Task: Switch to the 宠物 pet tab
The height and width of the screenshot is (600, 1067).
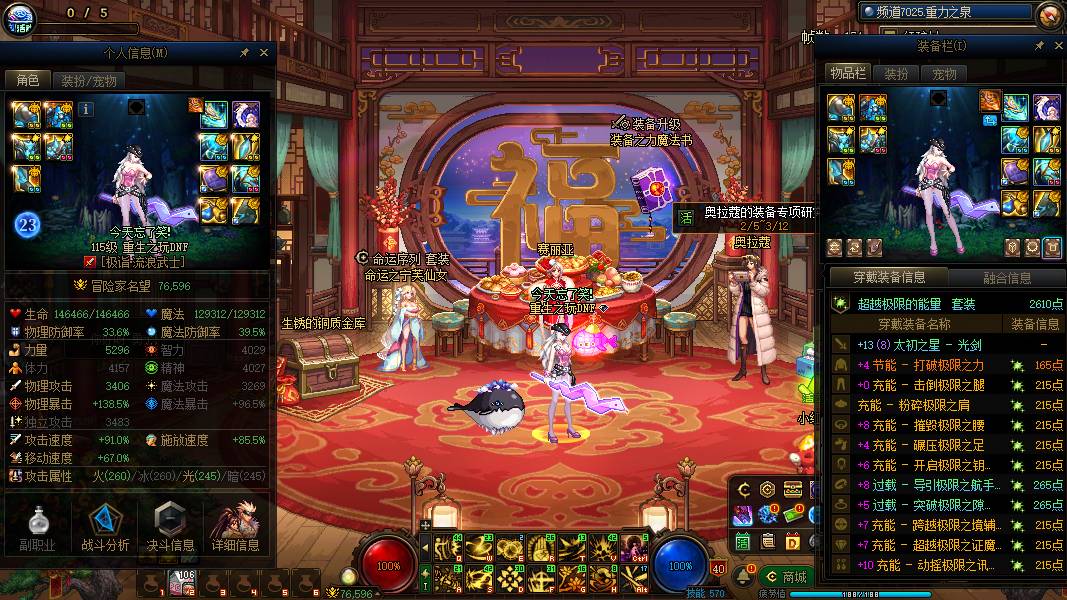Action: 945,74
